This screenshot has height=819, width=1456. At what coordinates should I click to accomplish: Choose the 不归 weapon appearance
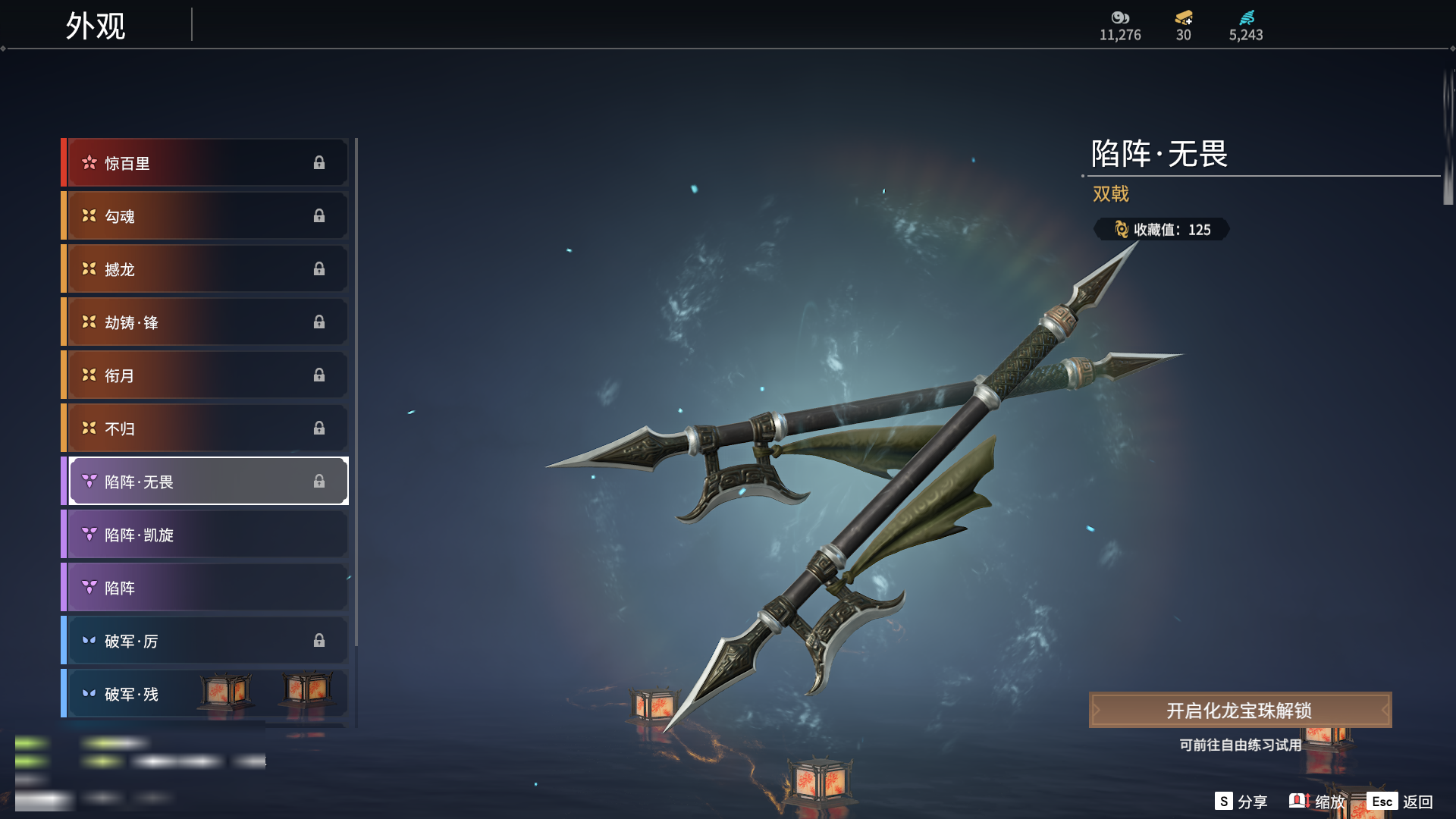pyautogui.click(x=206, y=428)
